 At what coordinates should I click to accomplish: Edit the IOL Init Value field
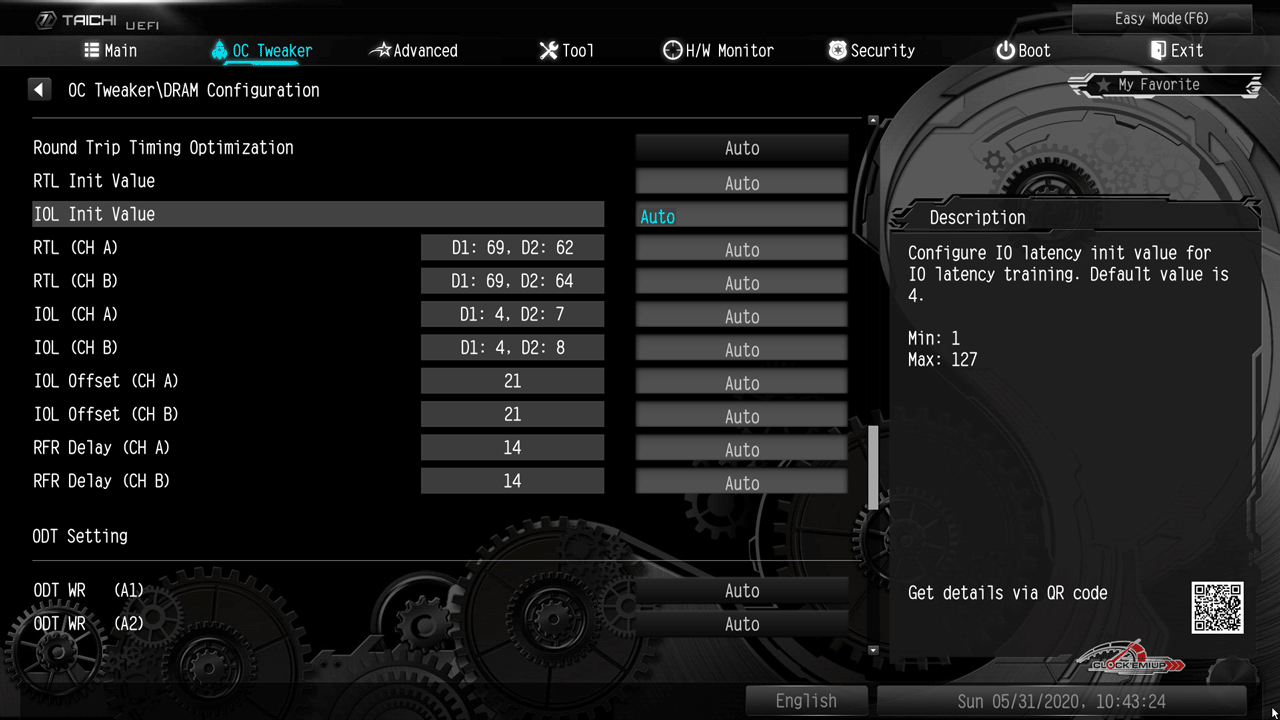(x=741, y=216)
